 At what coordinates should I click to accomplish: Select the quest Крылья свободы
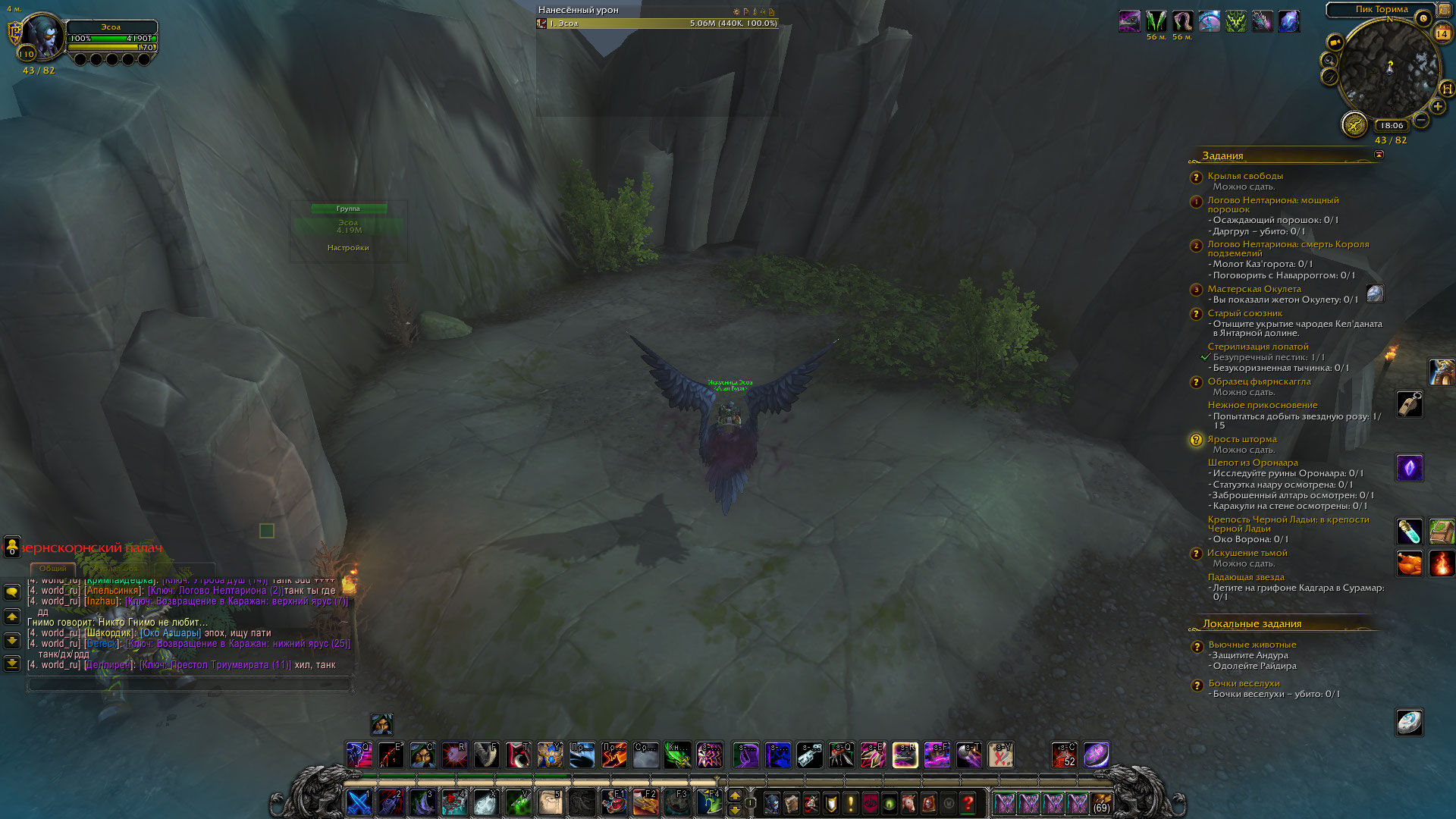[1245, 176]
